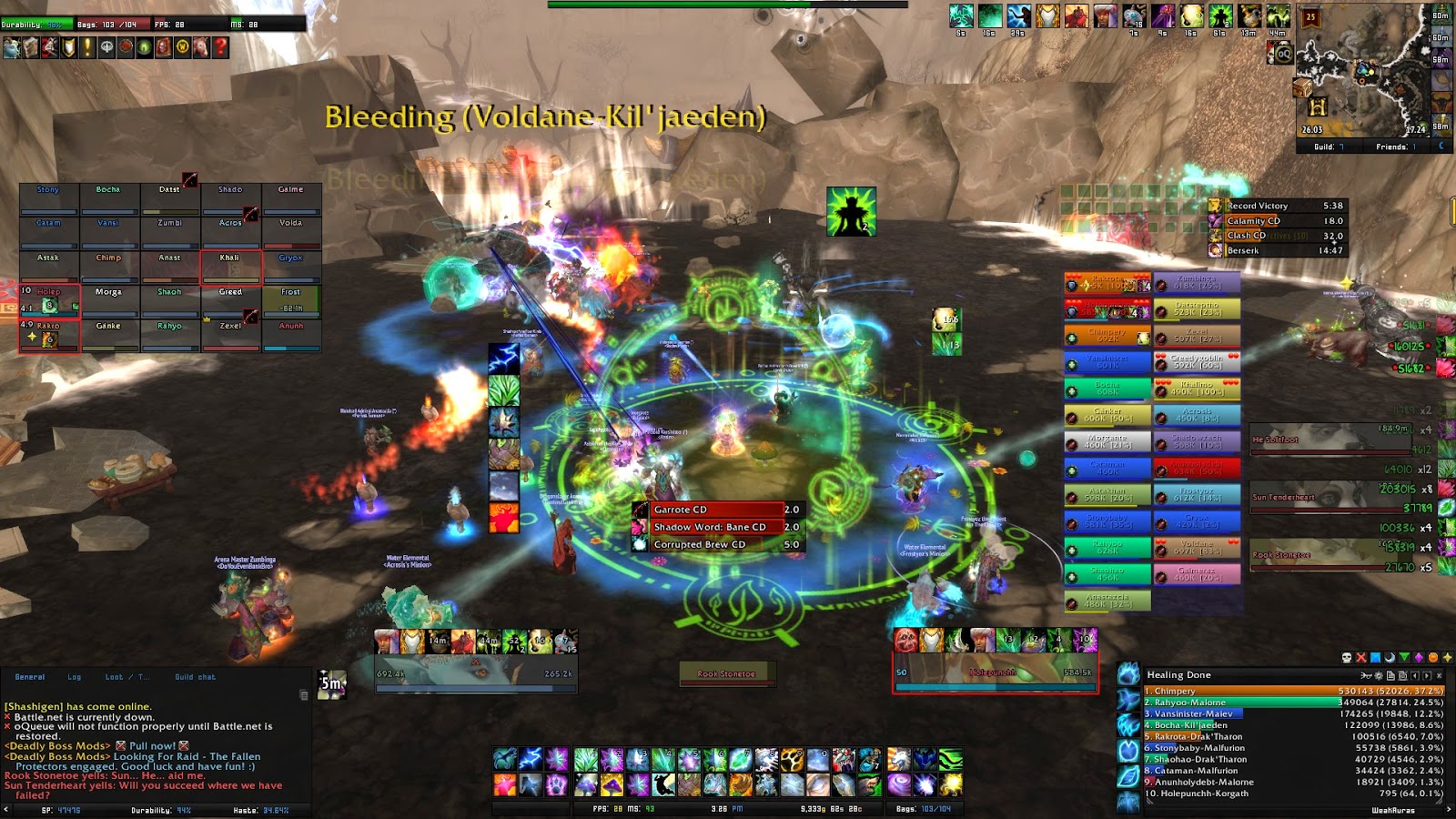The height and width of the screenshot is (819, 1456).
Task: Click the copy chat text icon beside the chat window
Action: pyautogui.click(x=304, y=695)
